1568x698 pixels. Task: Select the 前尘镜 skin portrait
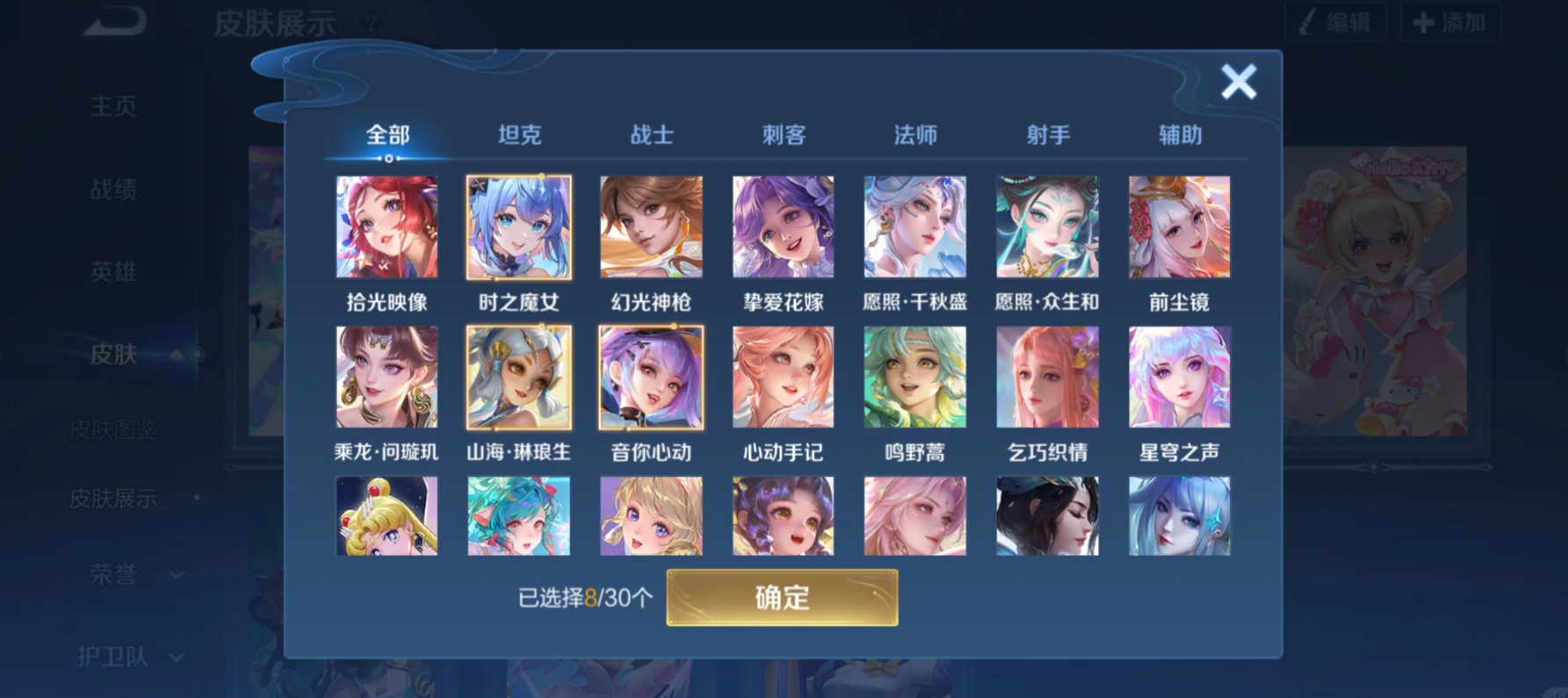pyautogui.click(x=1179, y=227)
